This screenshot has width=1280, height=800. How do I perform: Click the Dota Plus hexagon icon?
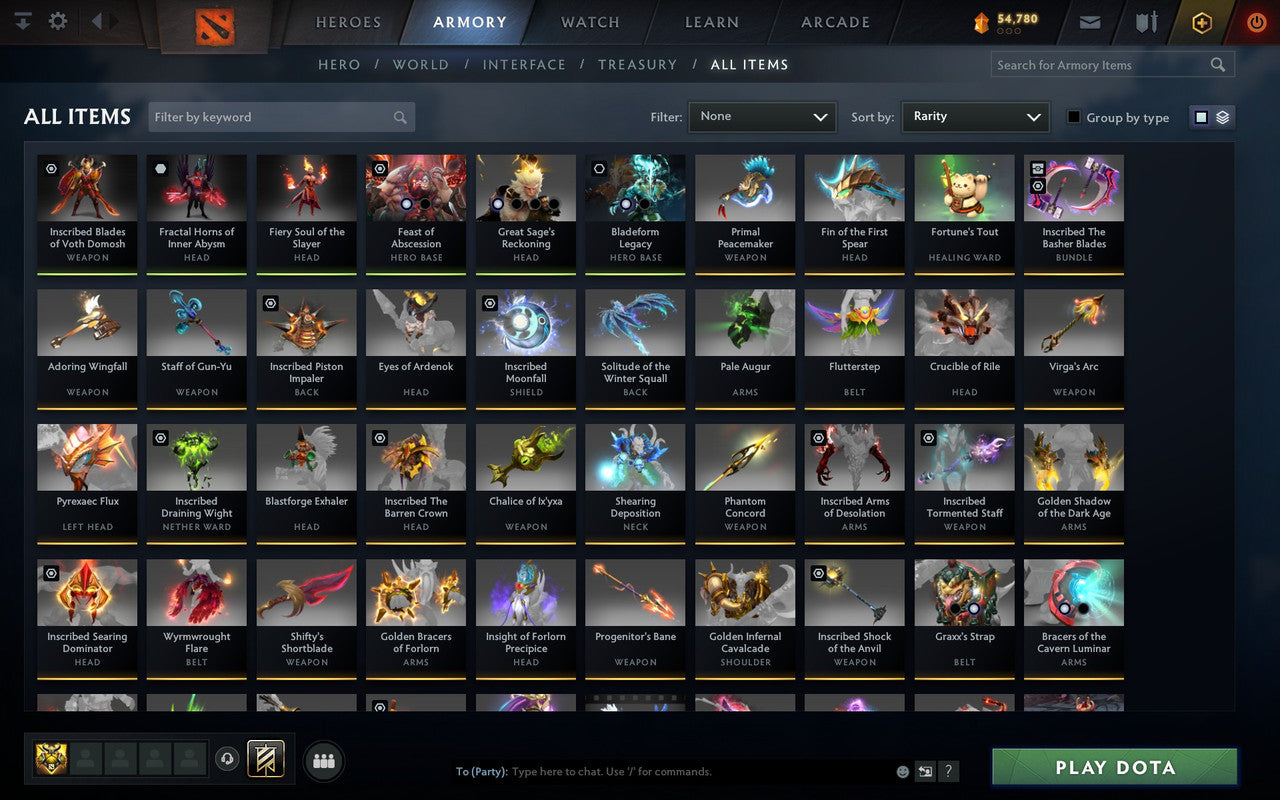tap(1201, 21)
